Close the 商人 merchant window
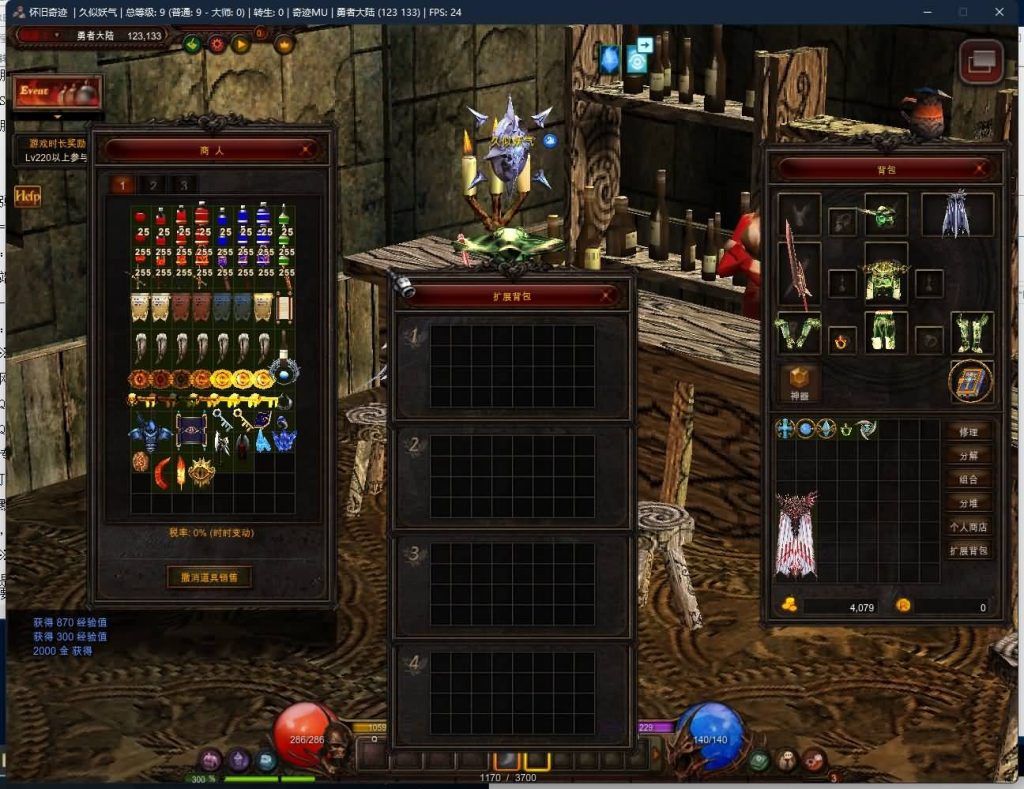 coord(309,150)
